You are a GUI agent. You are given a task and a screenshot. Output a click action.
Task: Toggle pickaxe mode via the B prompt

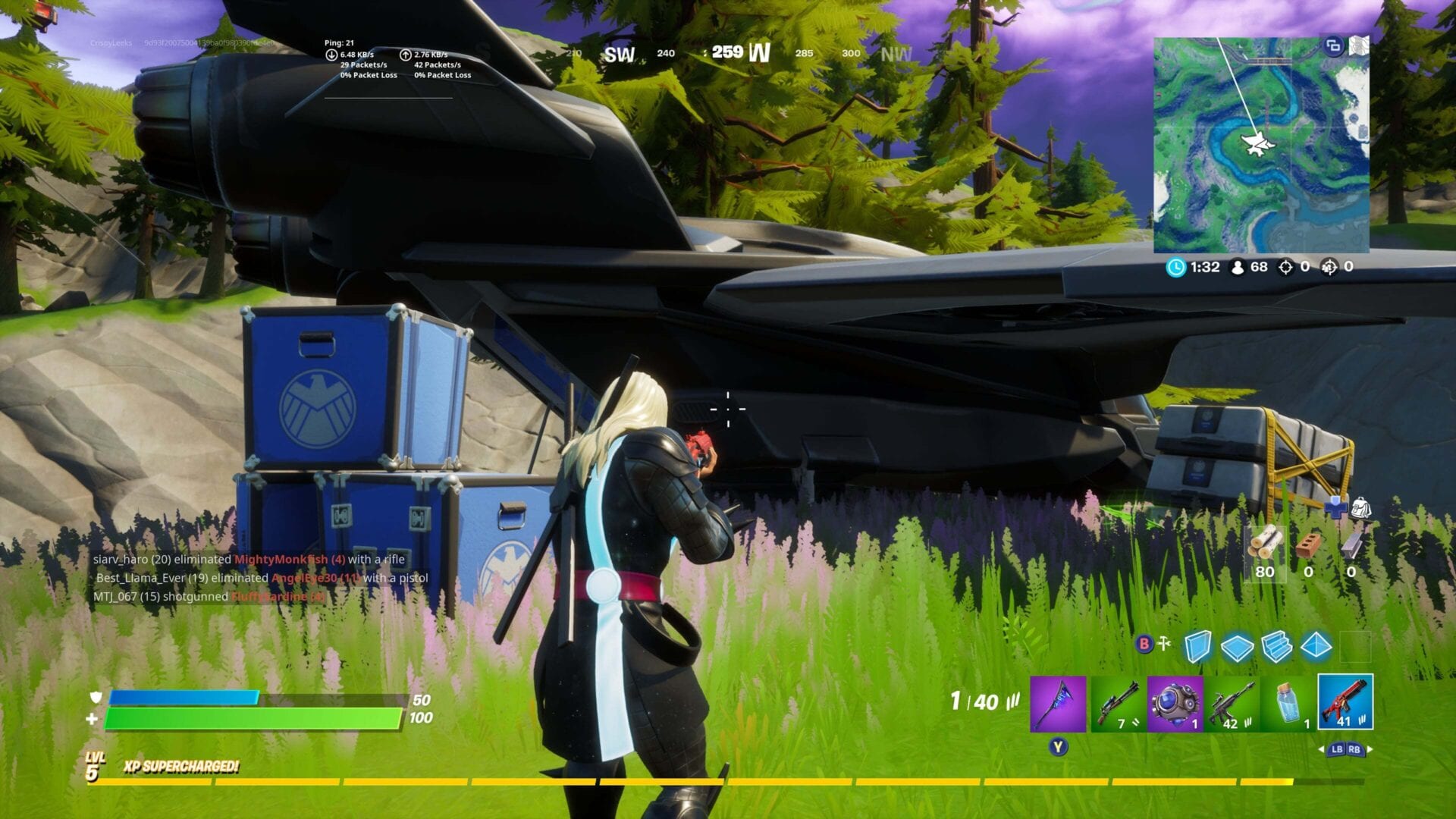click(x=1144, y=642)
